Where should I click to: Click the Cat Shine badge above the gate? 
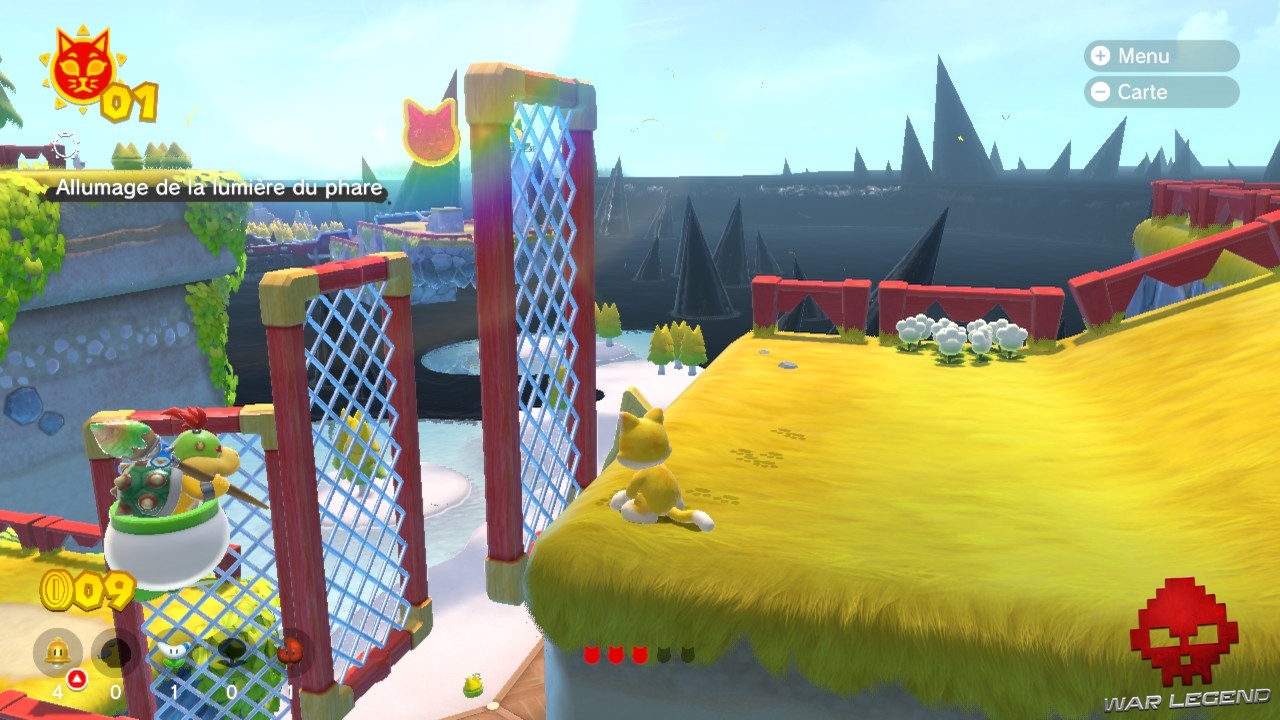click(432, 135)
